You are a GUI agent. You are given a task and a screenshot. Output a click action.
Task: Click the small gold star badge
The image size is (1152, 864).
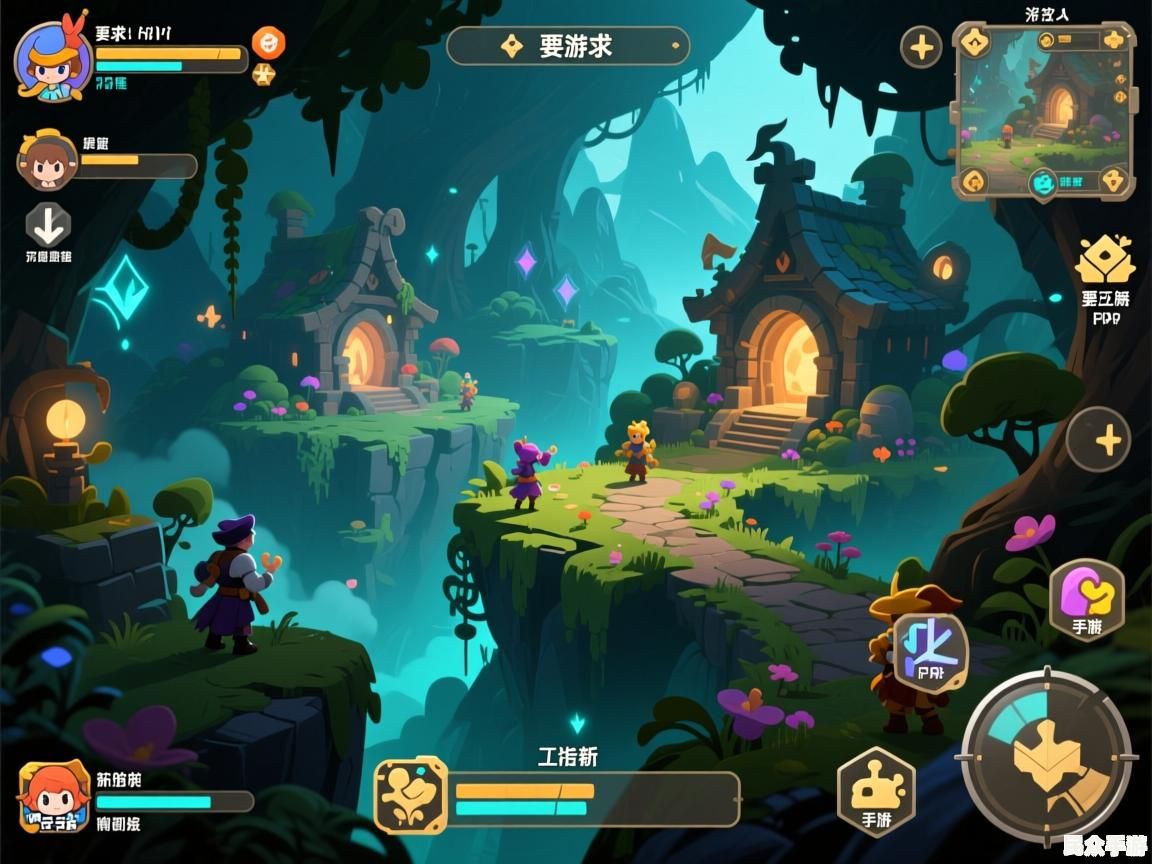point(264,74)
